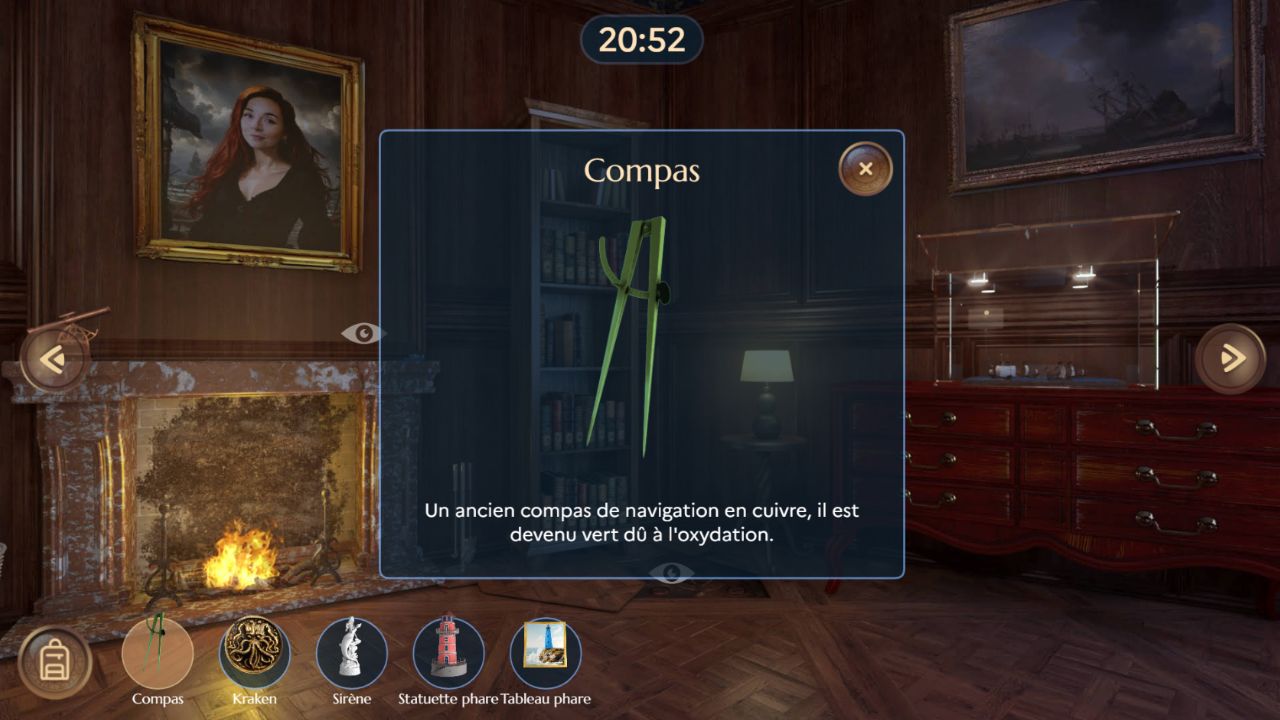
Task: Pick the Statuette phare item
Action: click(x=448, y=653)
